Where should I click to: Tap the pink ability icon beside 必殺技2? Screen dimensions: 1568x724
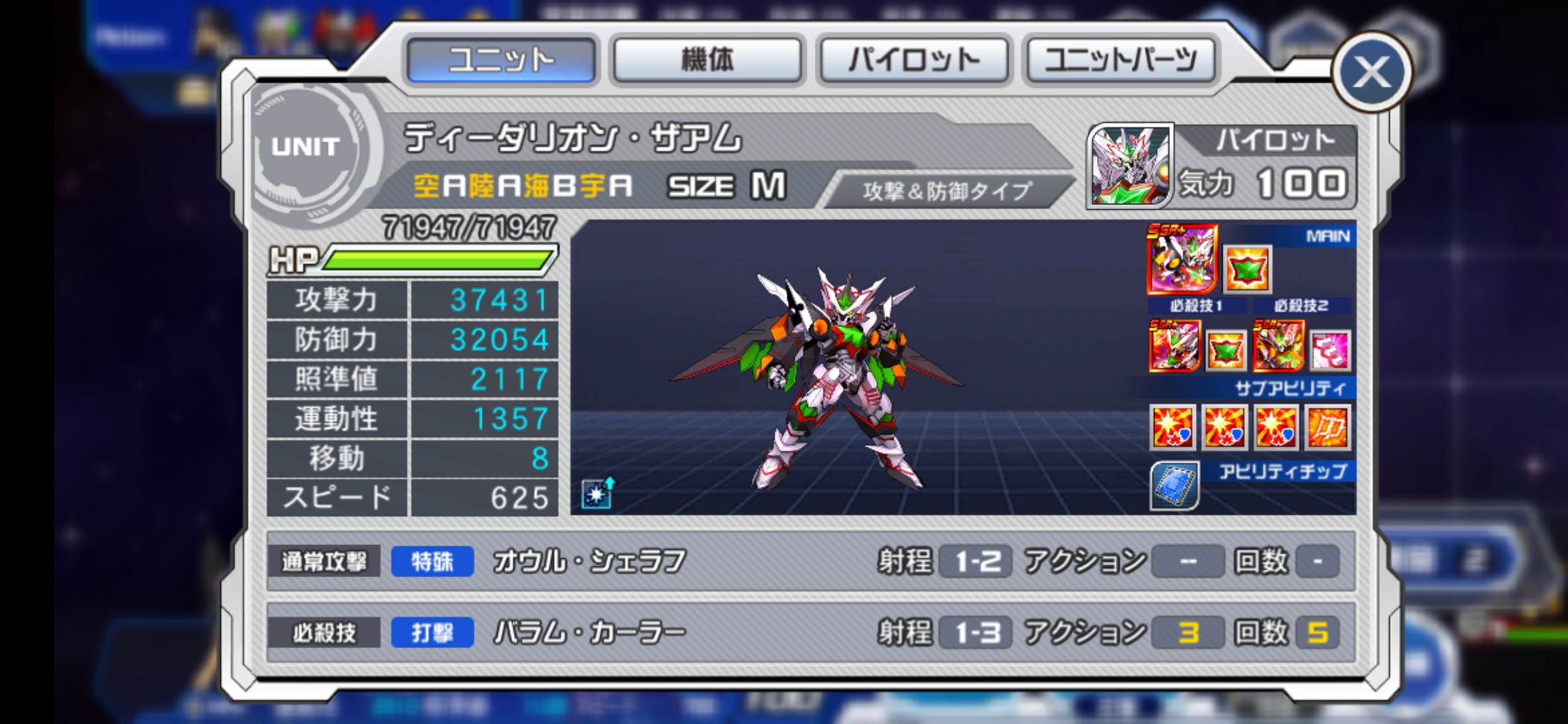click(1330, 350)
